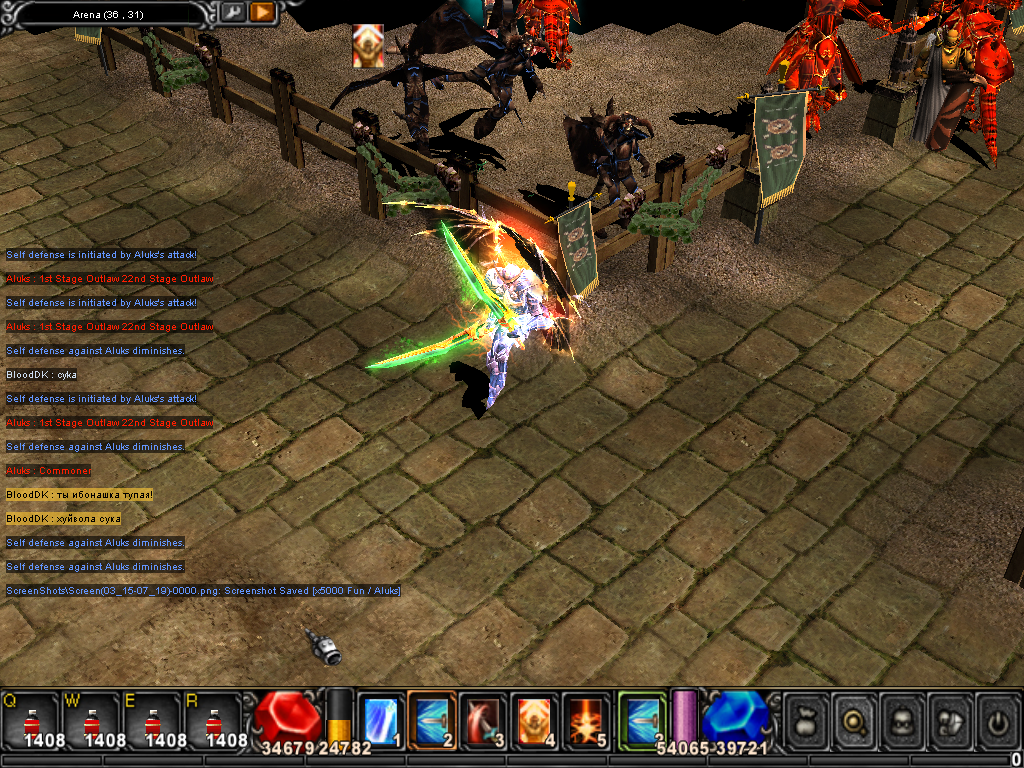Activate skill slot 4 golden warrior buff
1024x768 pixels.
coord(536,718)
